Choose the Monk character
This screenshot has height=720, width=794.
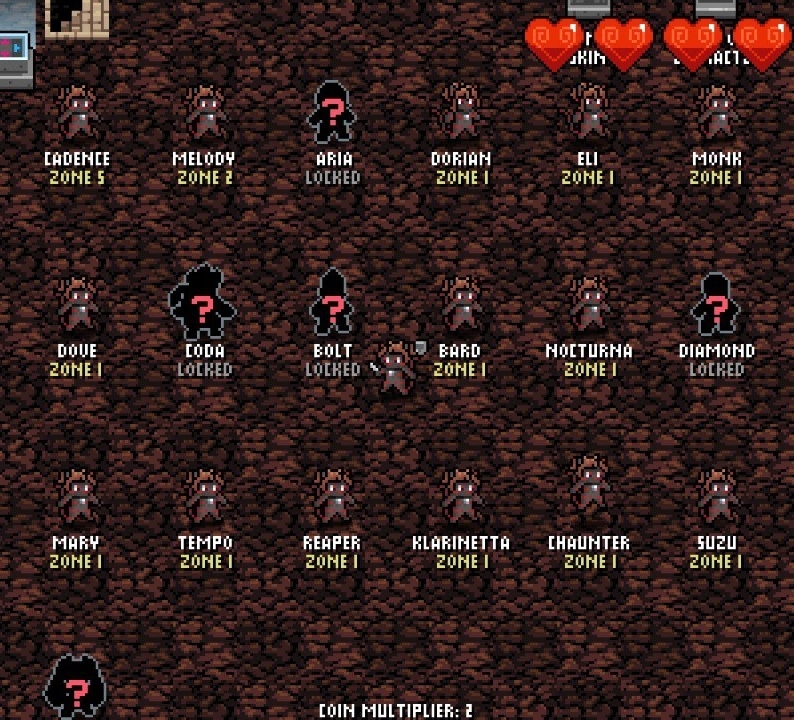tap(716, 113)
